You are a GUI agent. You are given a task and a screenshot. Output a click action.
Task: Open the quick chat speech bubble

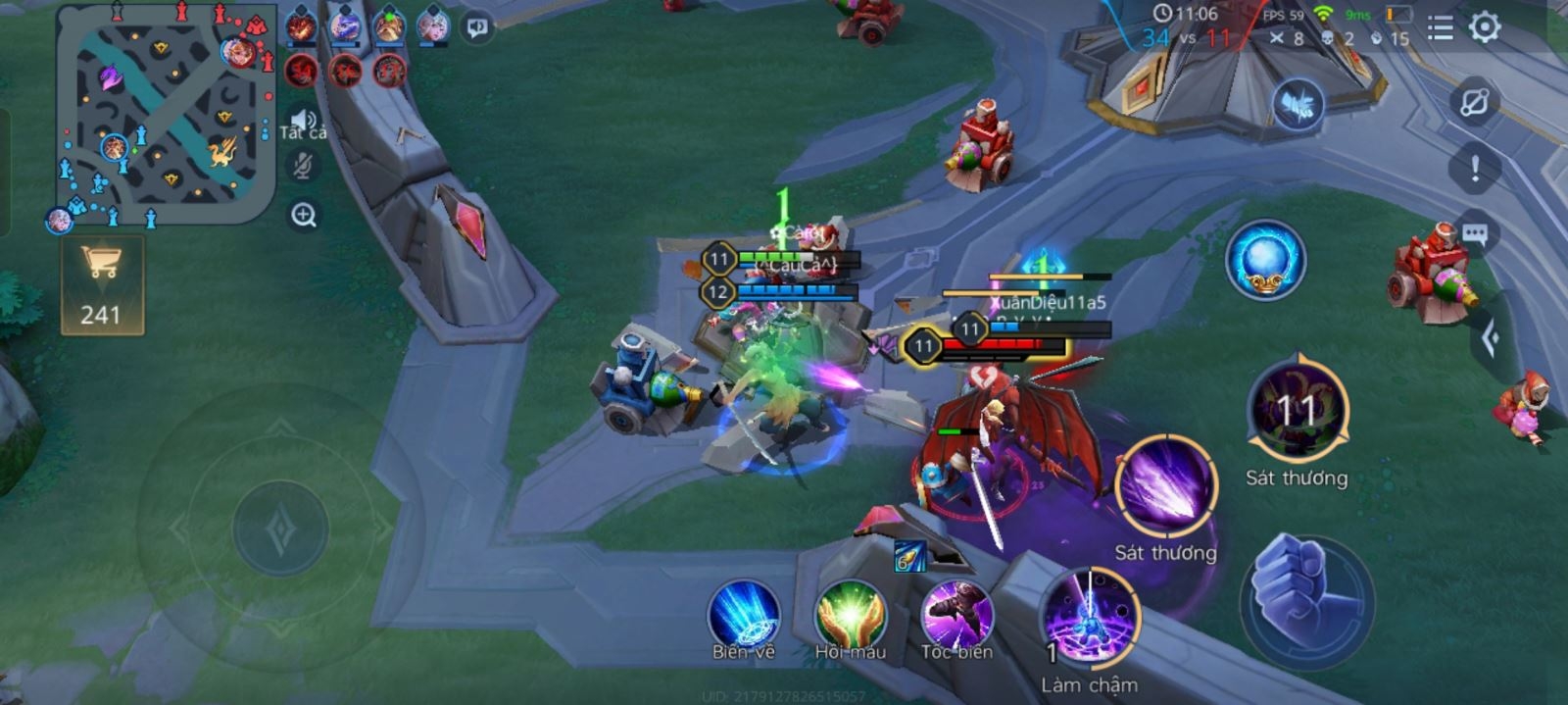(x=477, y=27)
